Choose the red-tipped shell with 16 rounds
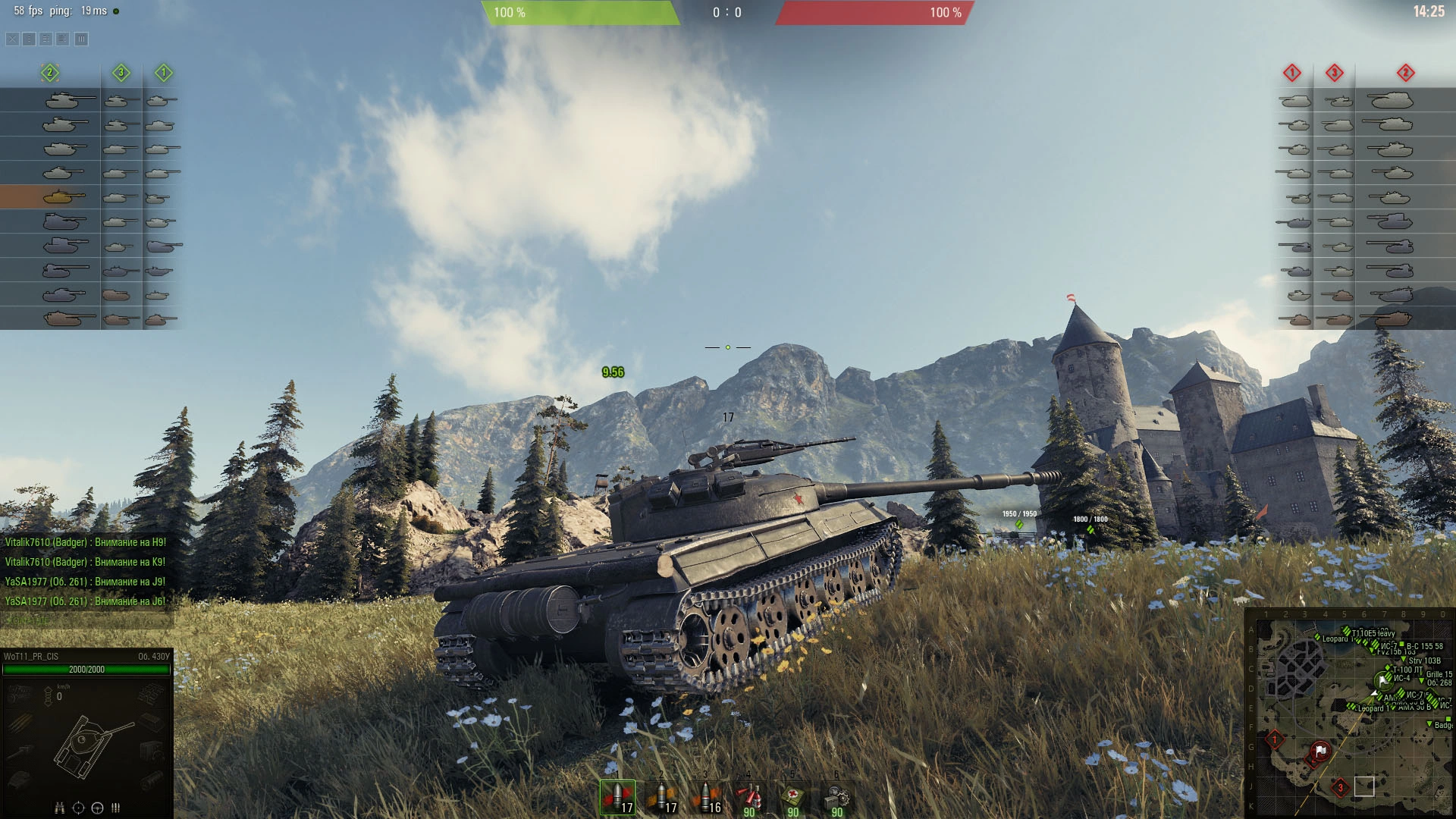This screenshot has height=819, width=1456. tap(706, 797)
